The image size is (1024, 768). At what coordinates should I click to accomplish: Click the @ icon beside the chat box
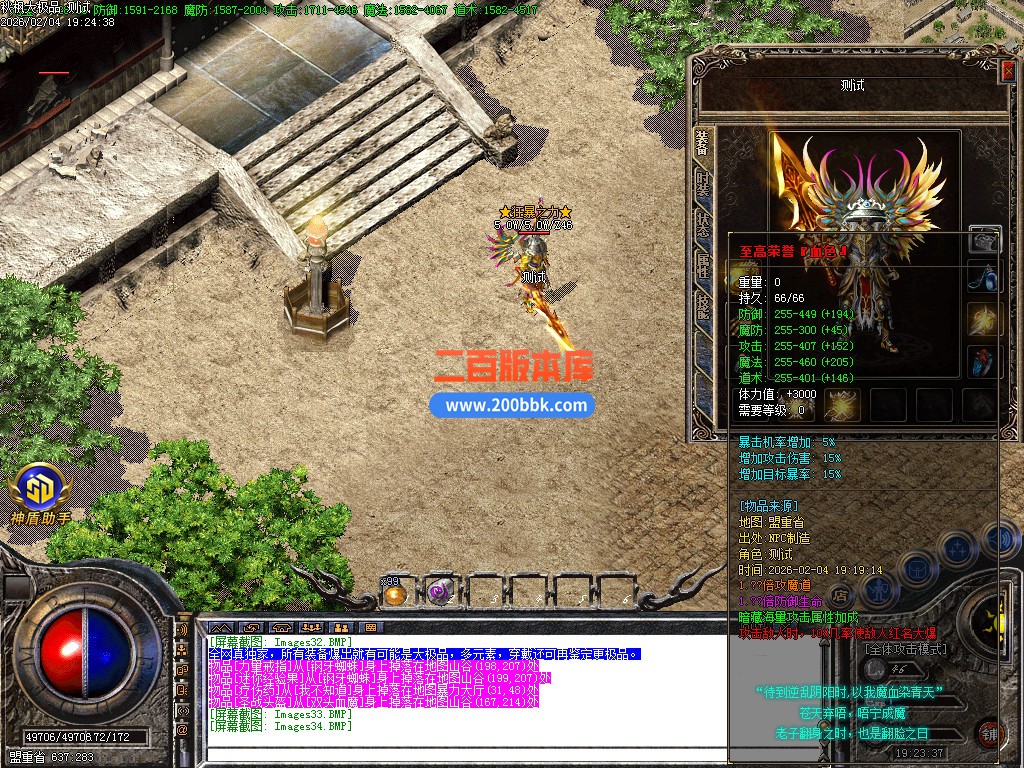coord(182,729)
